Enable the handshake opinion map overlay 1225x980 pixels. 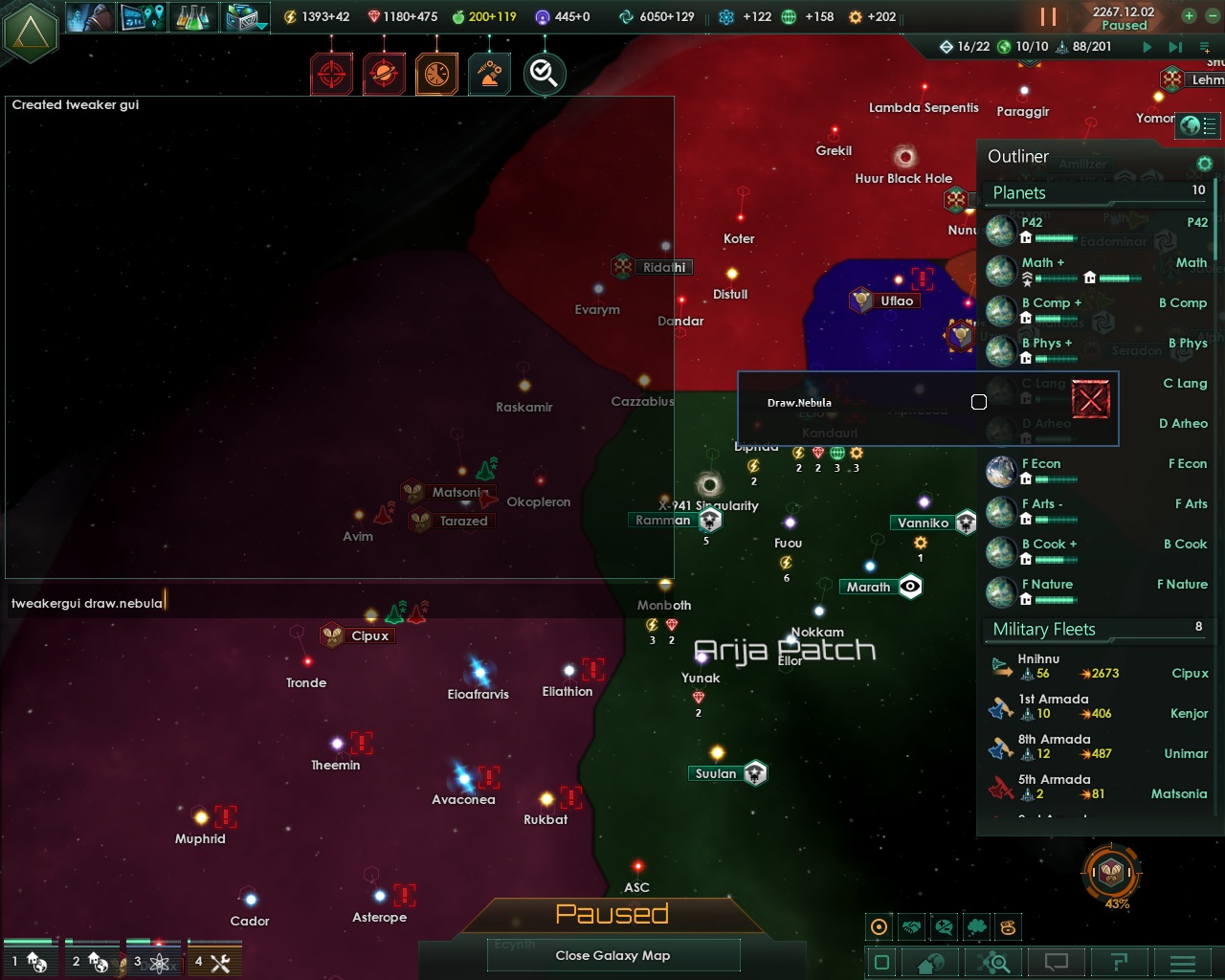point(912,926)
